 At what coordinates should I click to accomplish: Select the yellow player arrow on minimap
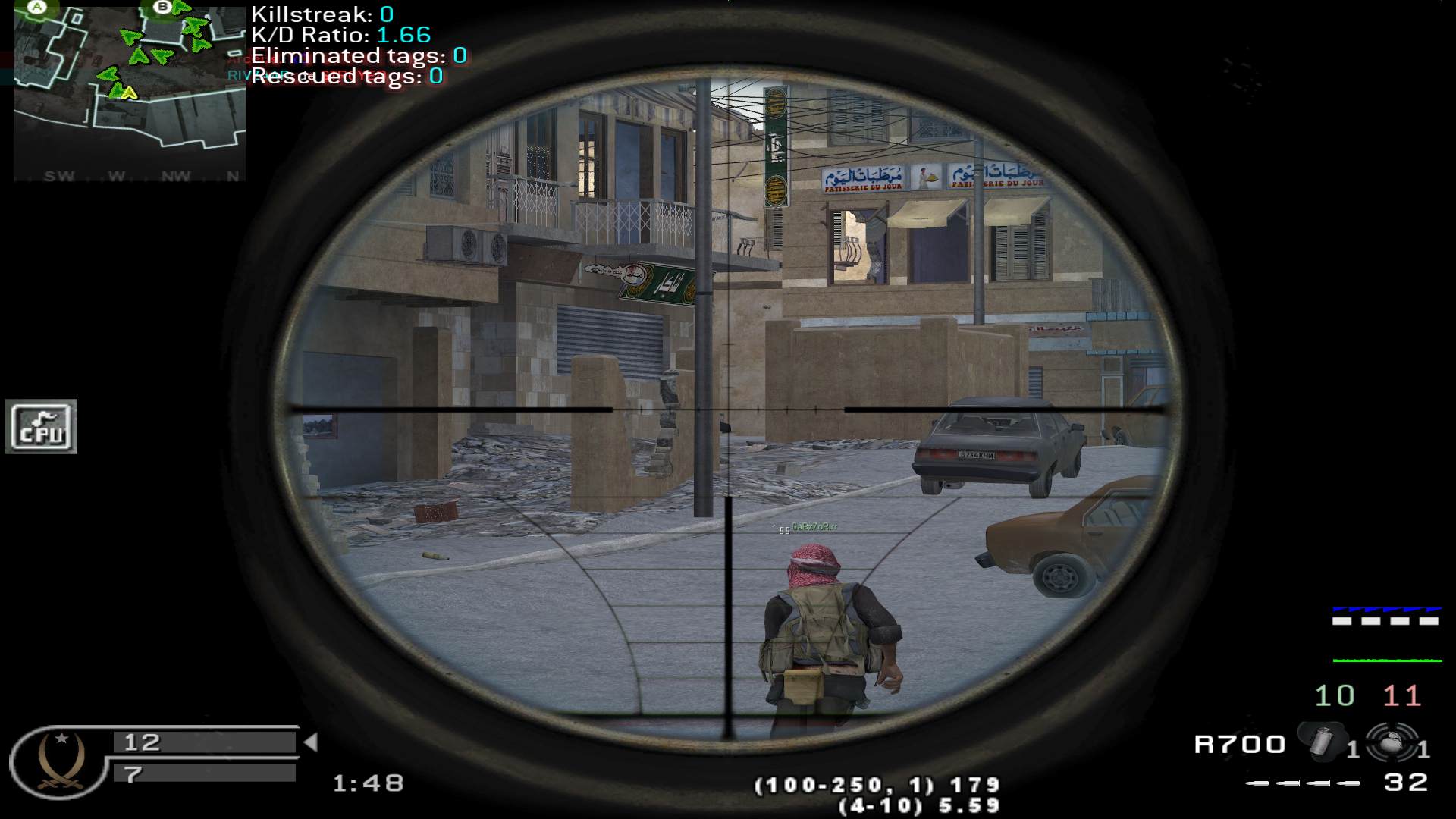[x=130, y=93]
